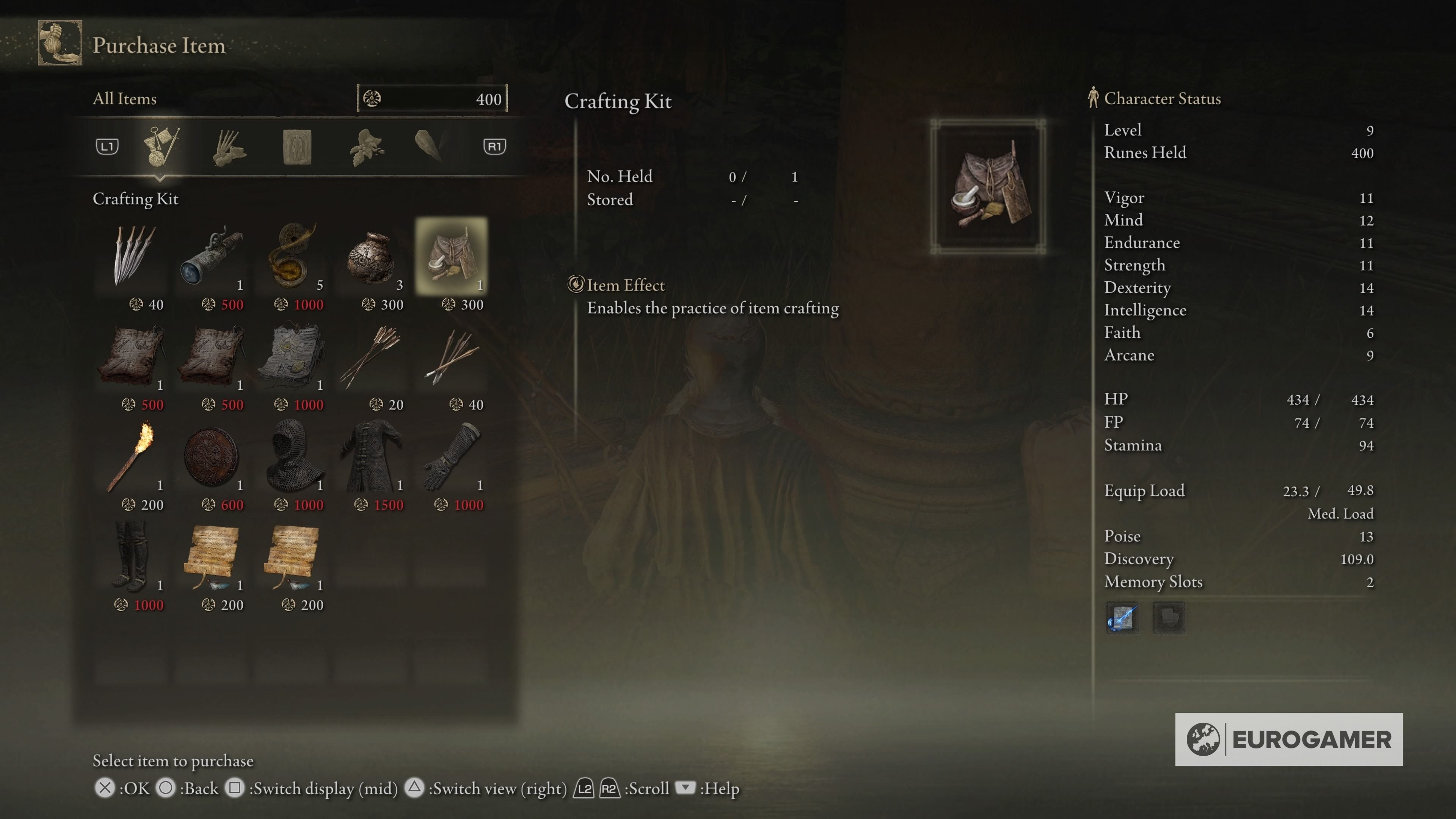Click the Crafting Kit preview thumbnail image
Screen dimensions: 1456x819
[x=988, y=187]
